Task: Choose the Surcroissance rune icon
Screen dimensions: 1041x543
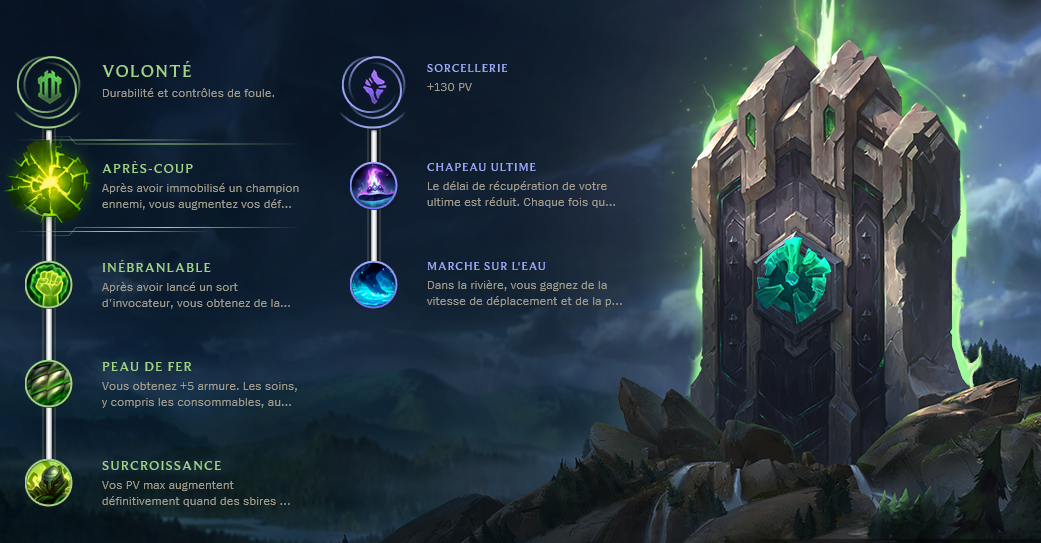Action: coord(48,482)
